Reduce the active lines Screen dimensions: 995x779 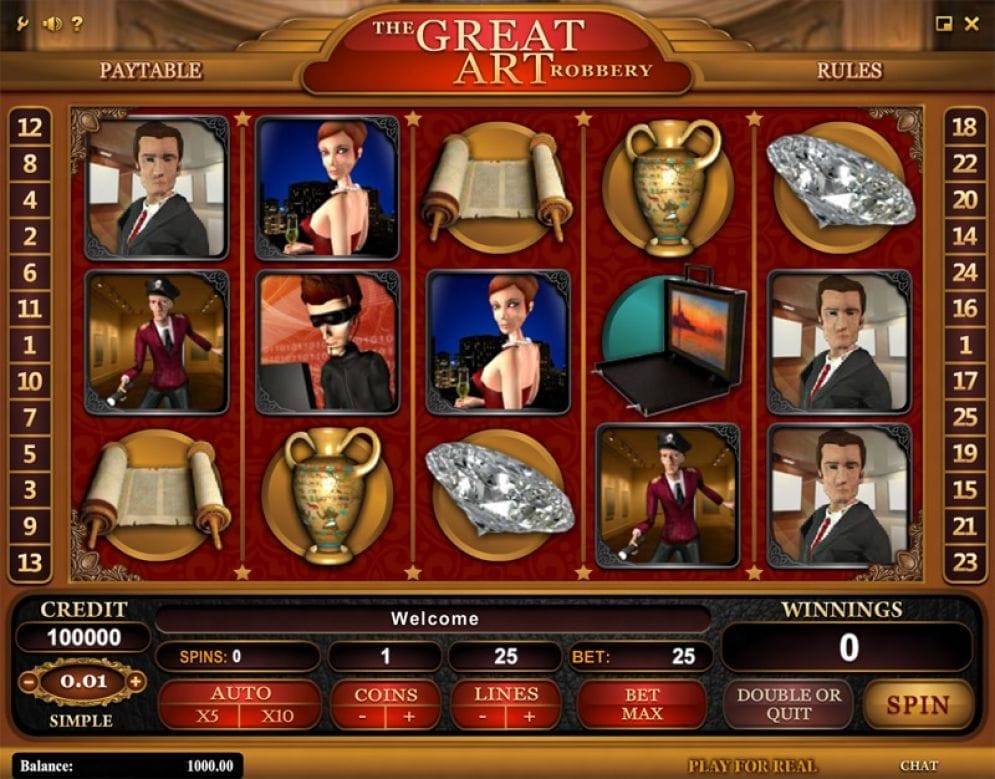[x=483, y=716]
